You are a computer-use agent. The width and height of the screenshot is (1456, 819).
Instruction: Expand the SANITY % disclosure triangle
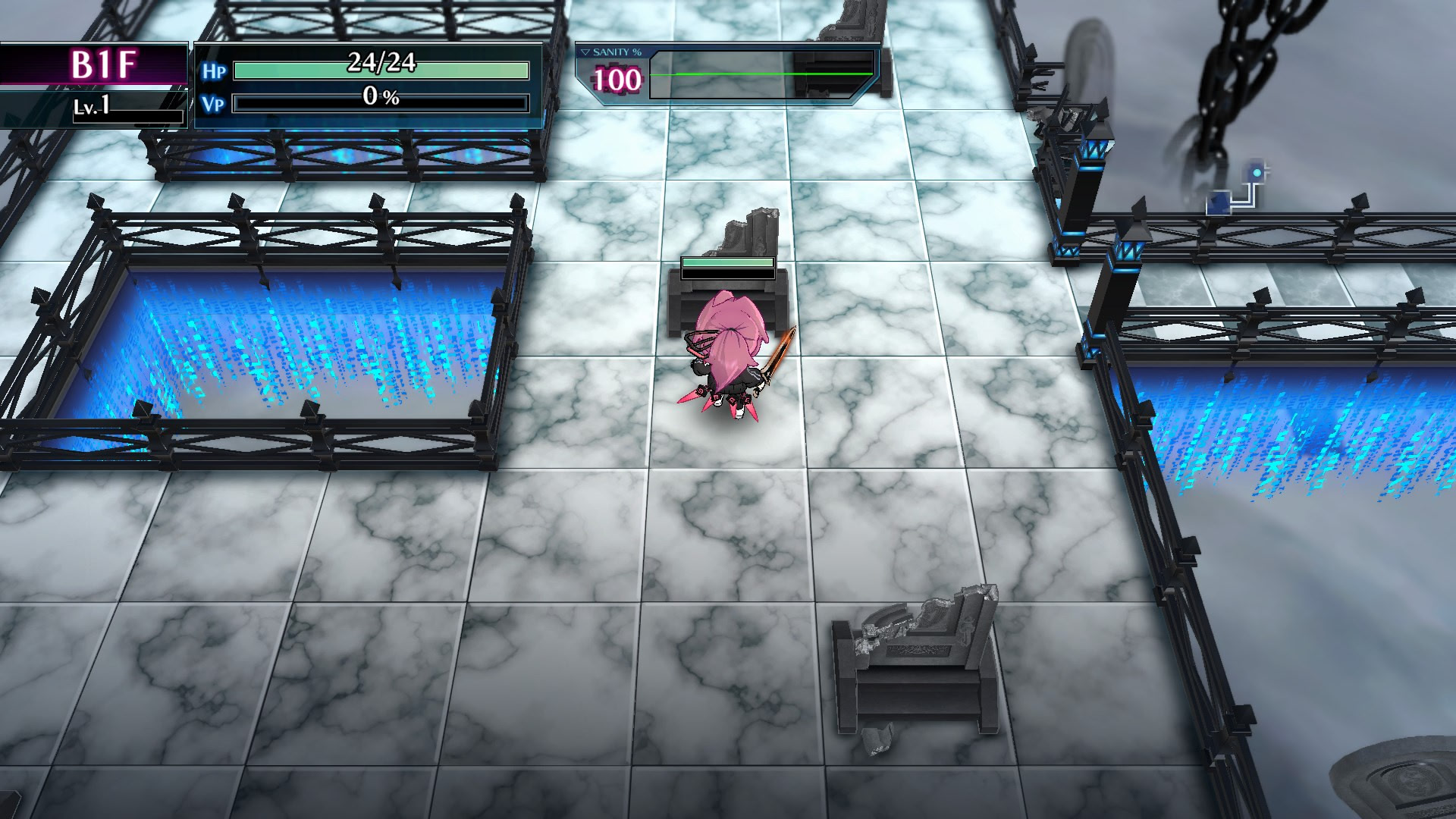pos(584,52)
